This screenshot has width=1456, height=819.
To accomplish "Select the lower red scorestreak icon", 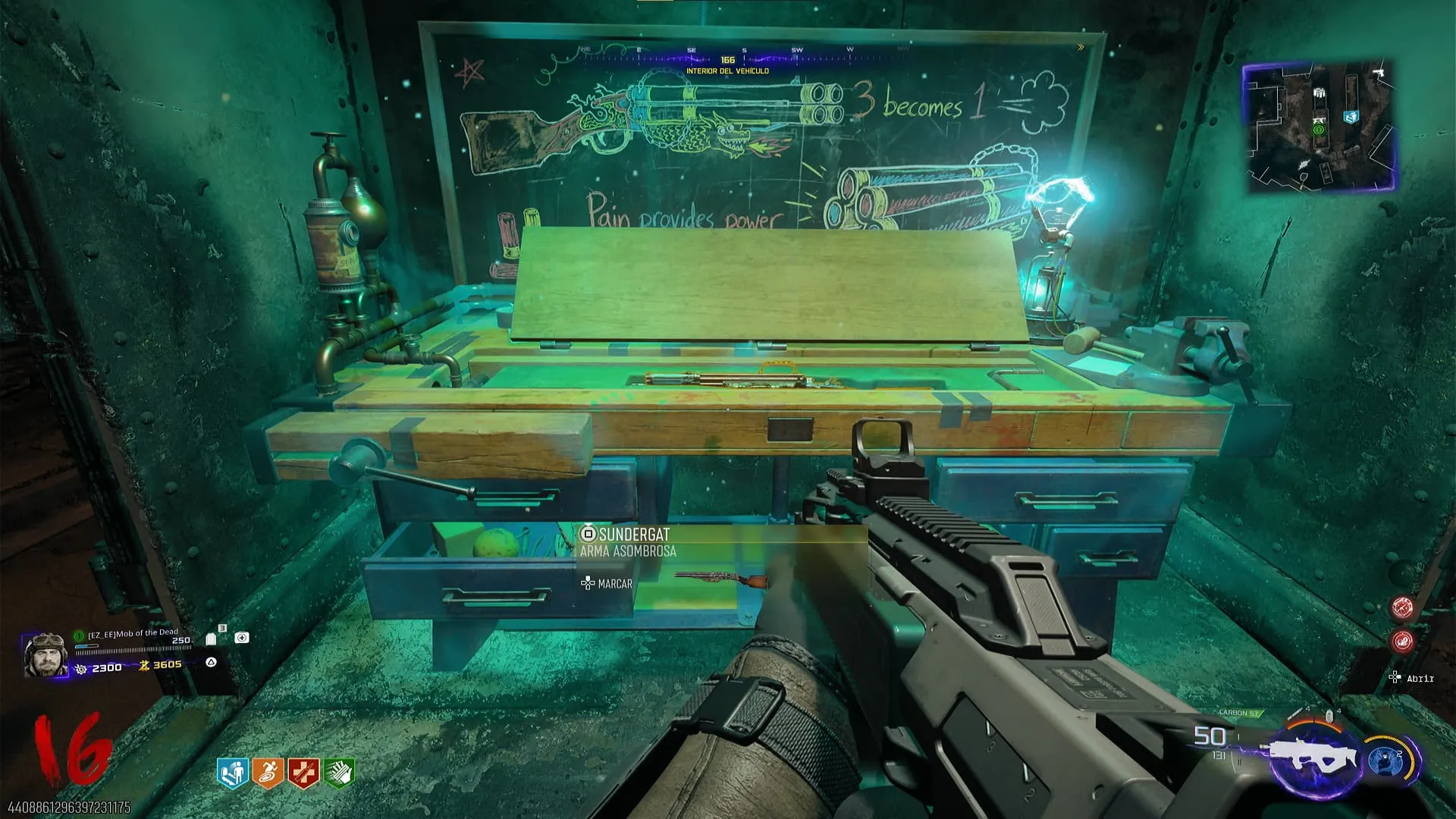I will point(1401,642).
